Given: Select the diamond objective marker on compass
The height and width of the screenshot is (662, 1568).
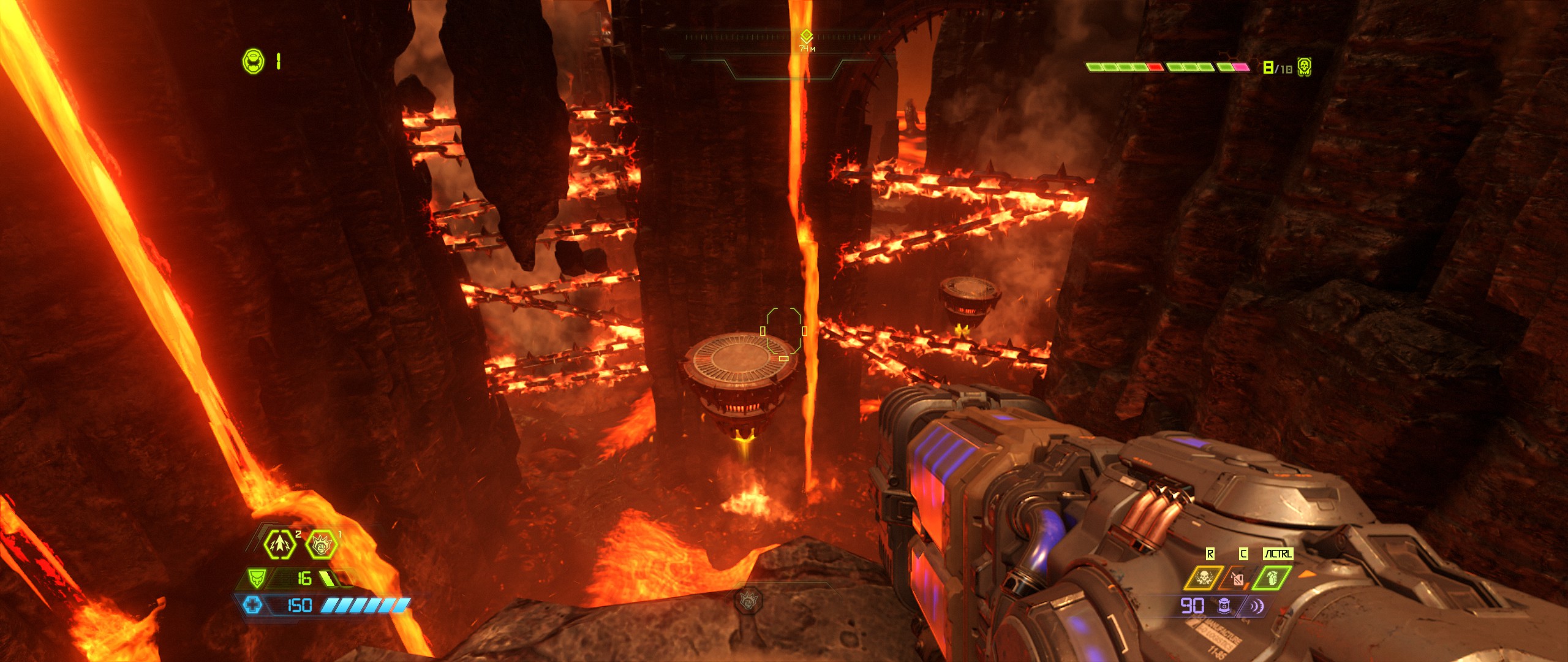Looking at the screenshot, I should click(x=806, y=36).
